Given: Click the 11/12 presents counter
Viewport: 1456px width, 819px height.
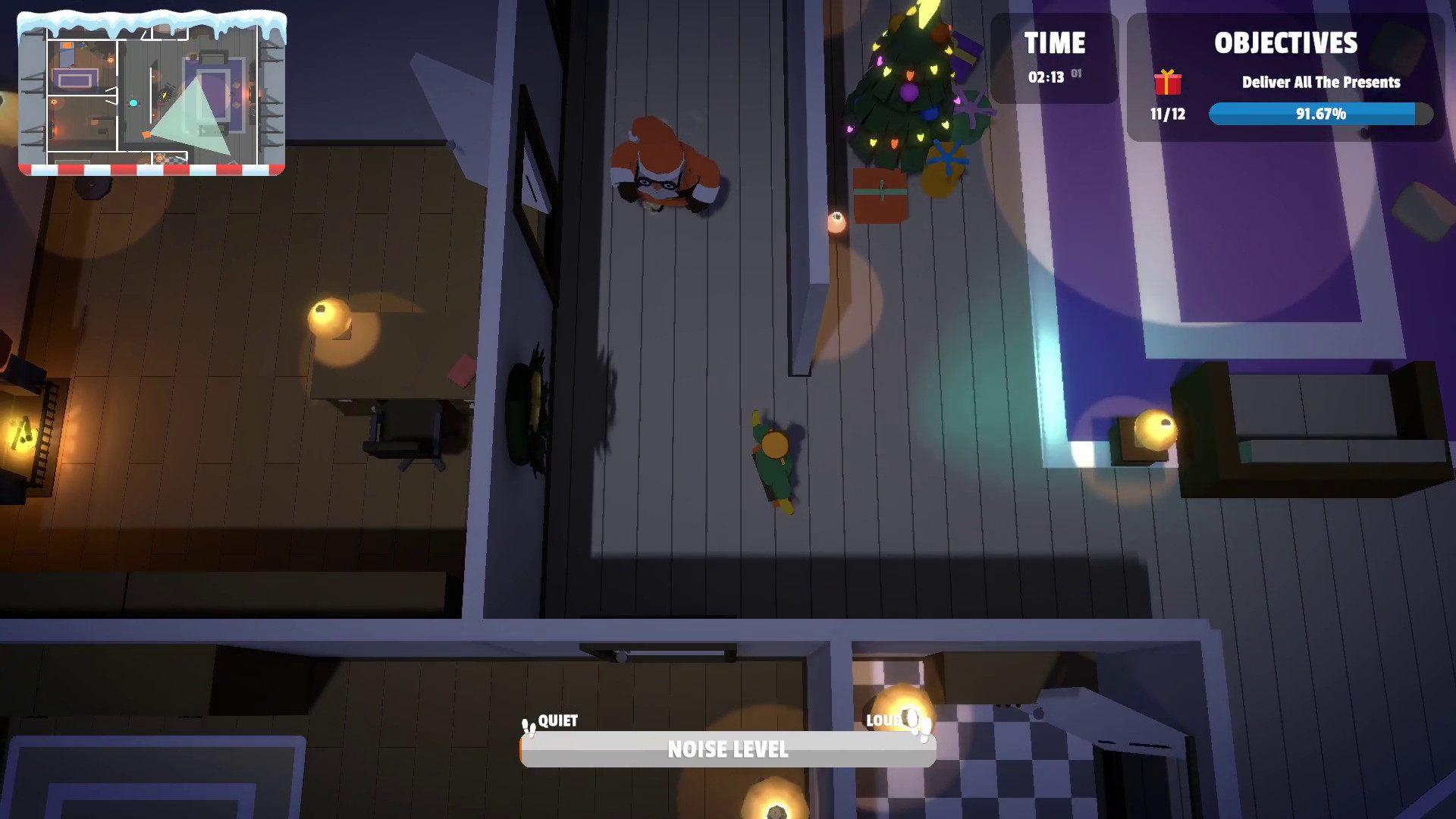Looking at the screenshot, I should [x=1167, y=115].
